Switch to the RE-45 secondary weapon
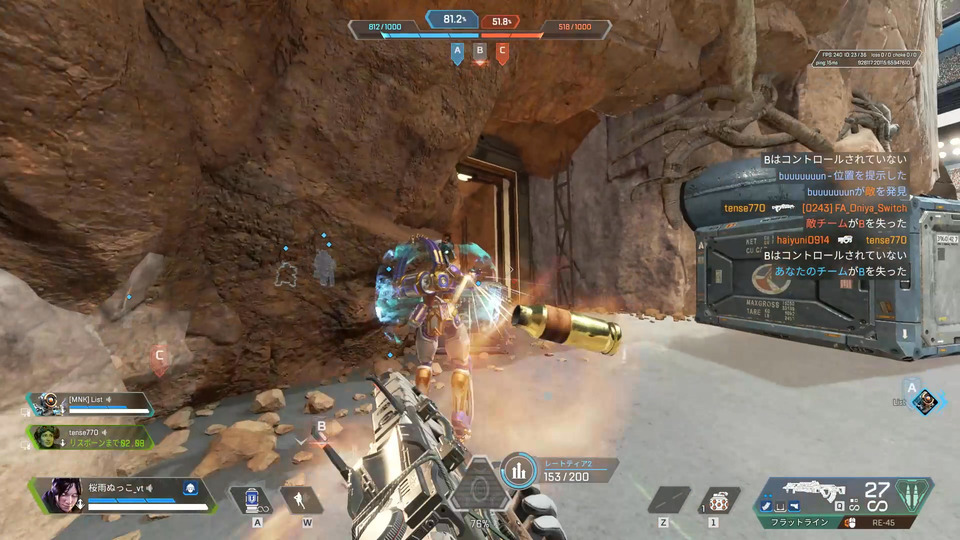 point(882,522)
